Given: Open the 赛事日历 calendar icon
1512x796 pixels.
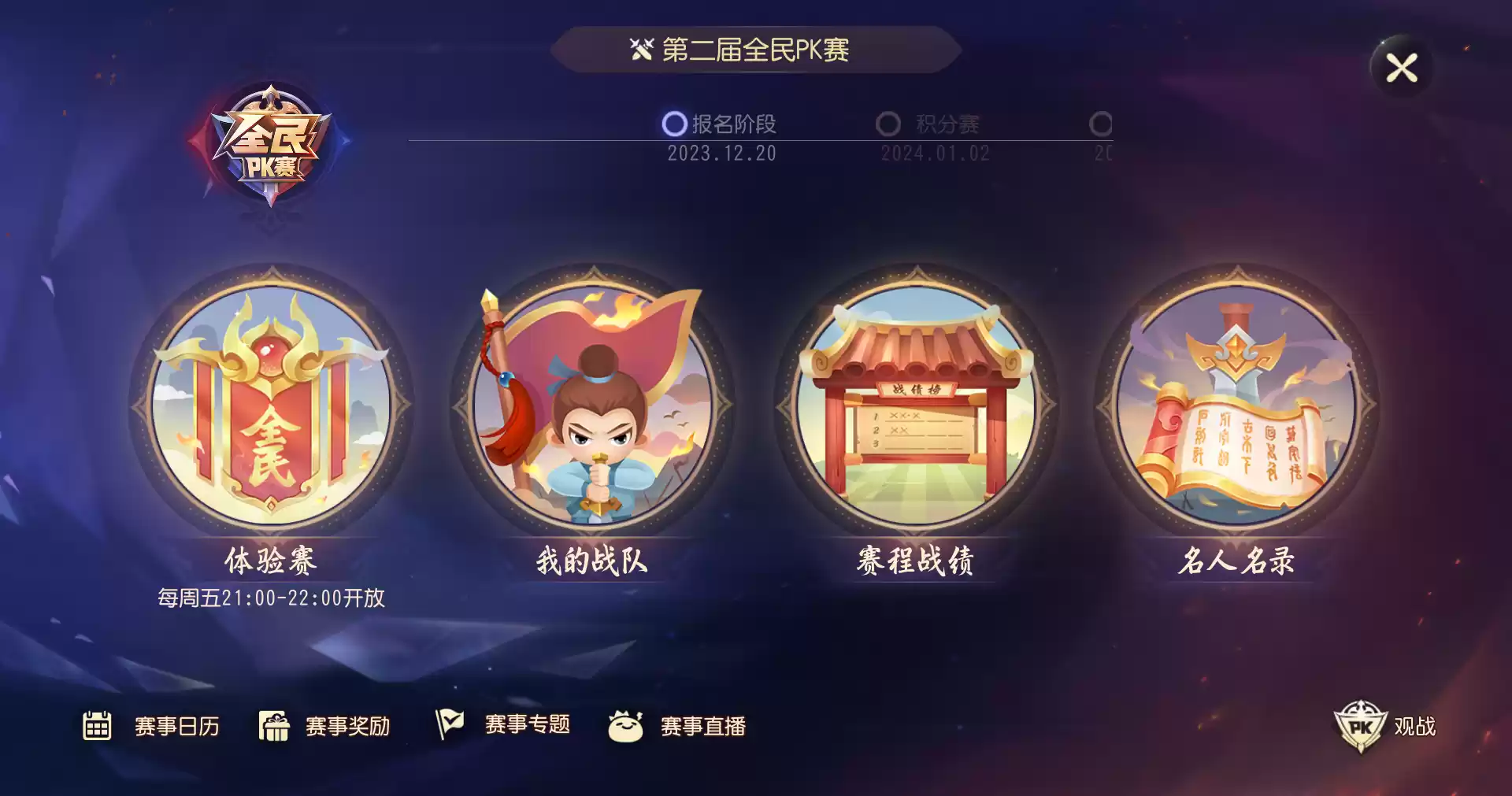Looking at the screenshot, I should click(x=95, y=726).
